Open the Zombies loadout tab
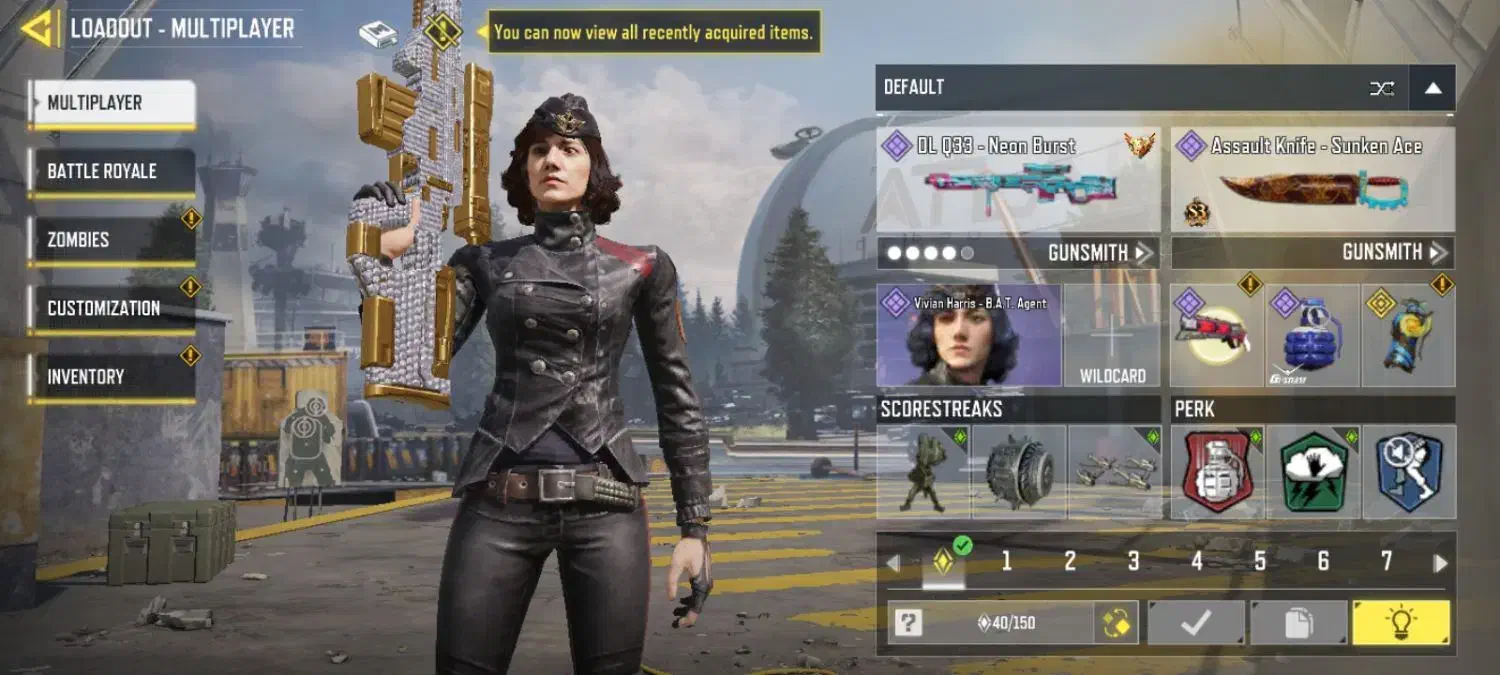 (111, 240)
